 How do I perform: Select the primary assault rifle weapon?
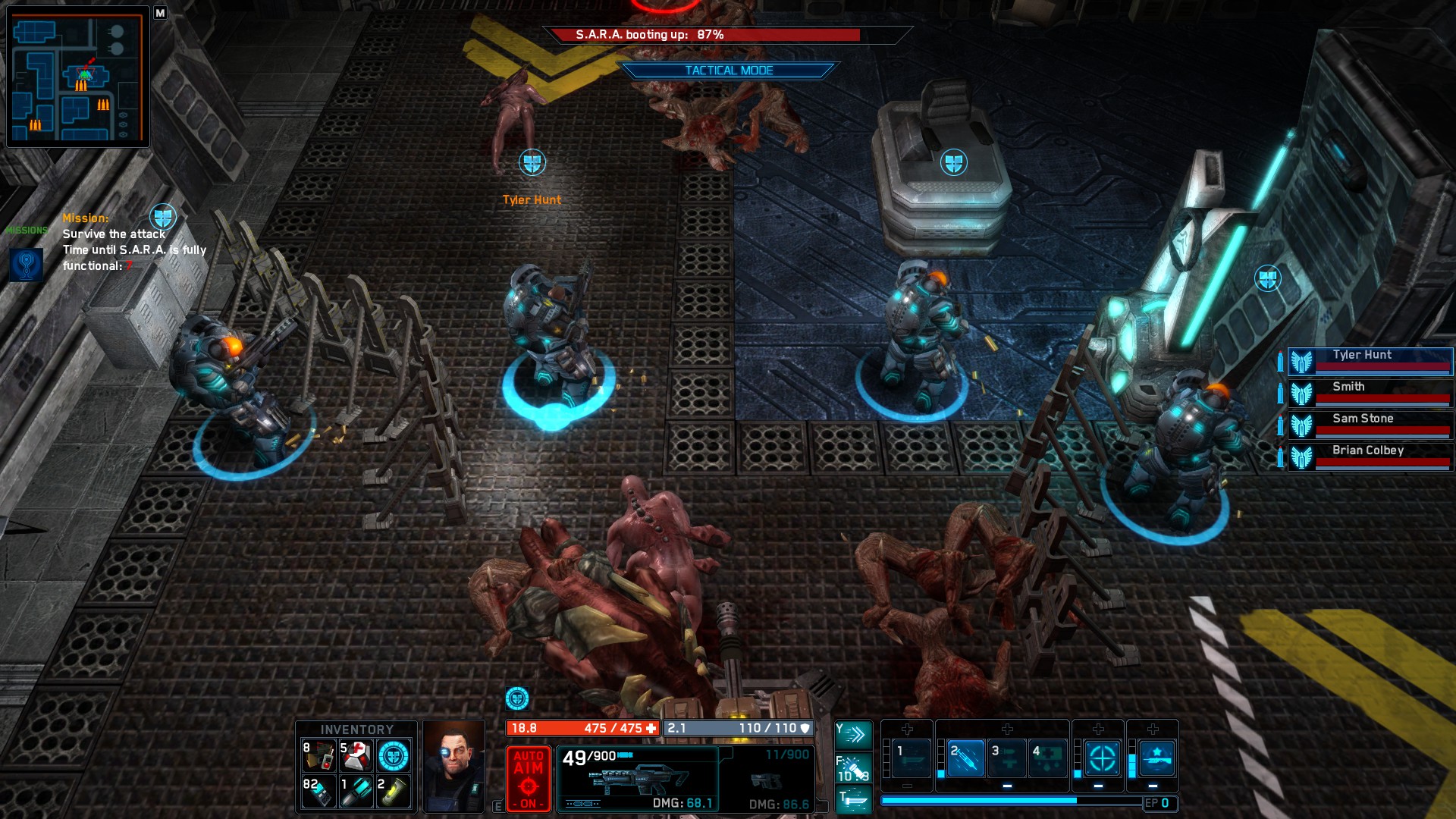click(638, 779)
